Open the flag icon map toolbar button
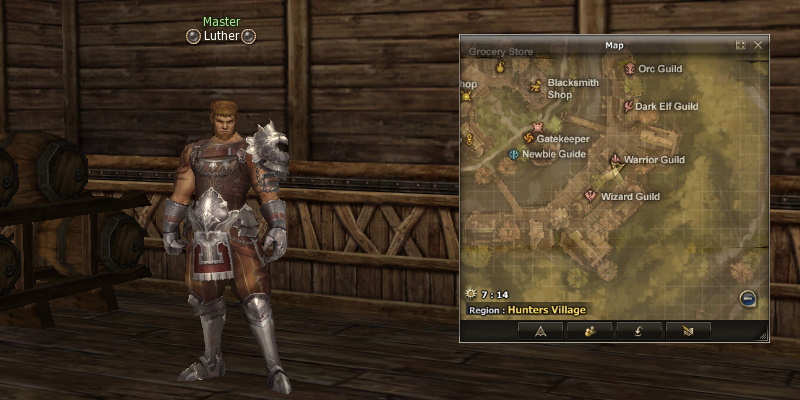This screenshot has width=800, height=400. 689,329
